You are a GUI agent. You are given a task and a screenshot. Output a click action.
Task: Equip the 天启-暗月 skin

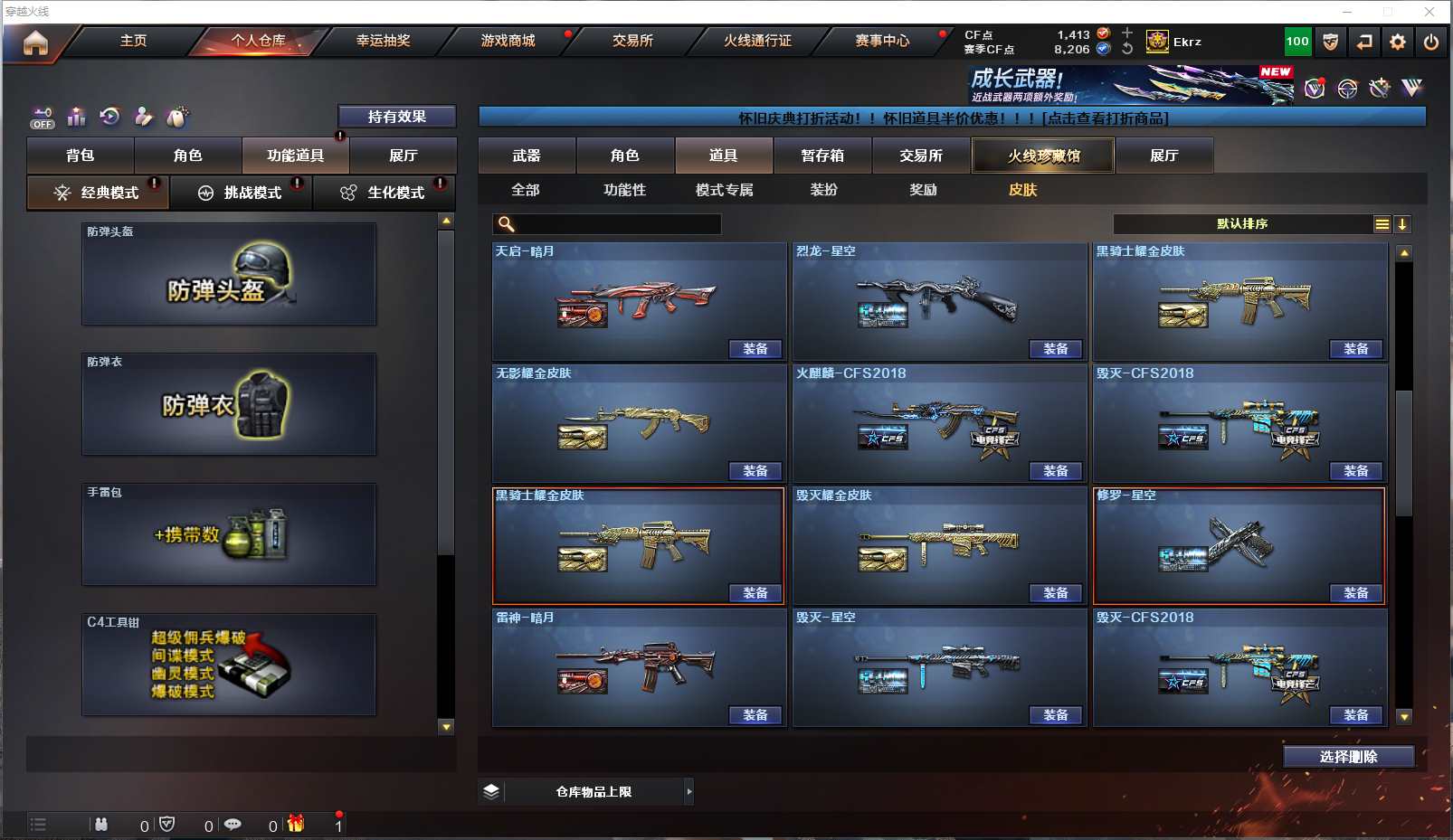(755, 349)
